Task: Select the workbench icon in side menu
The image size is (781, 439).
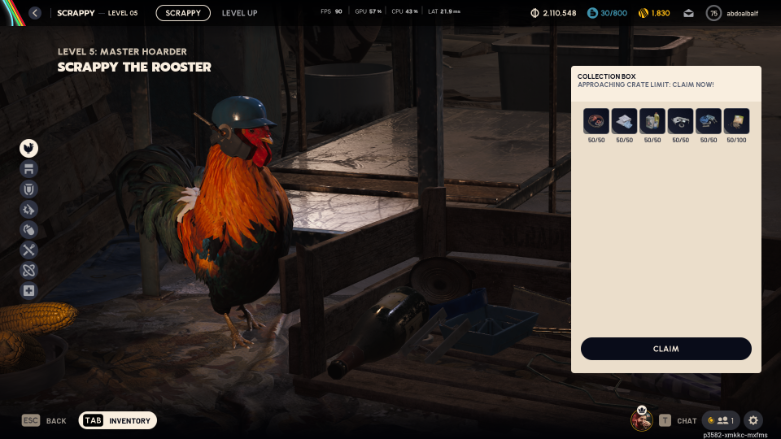Action: (x=28, y=169)
